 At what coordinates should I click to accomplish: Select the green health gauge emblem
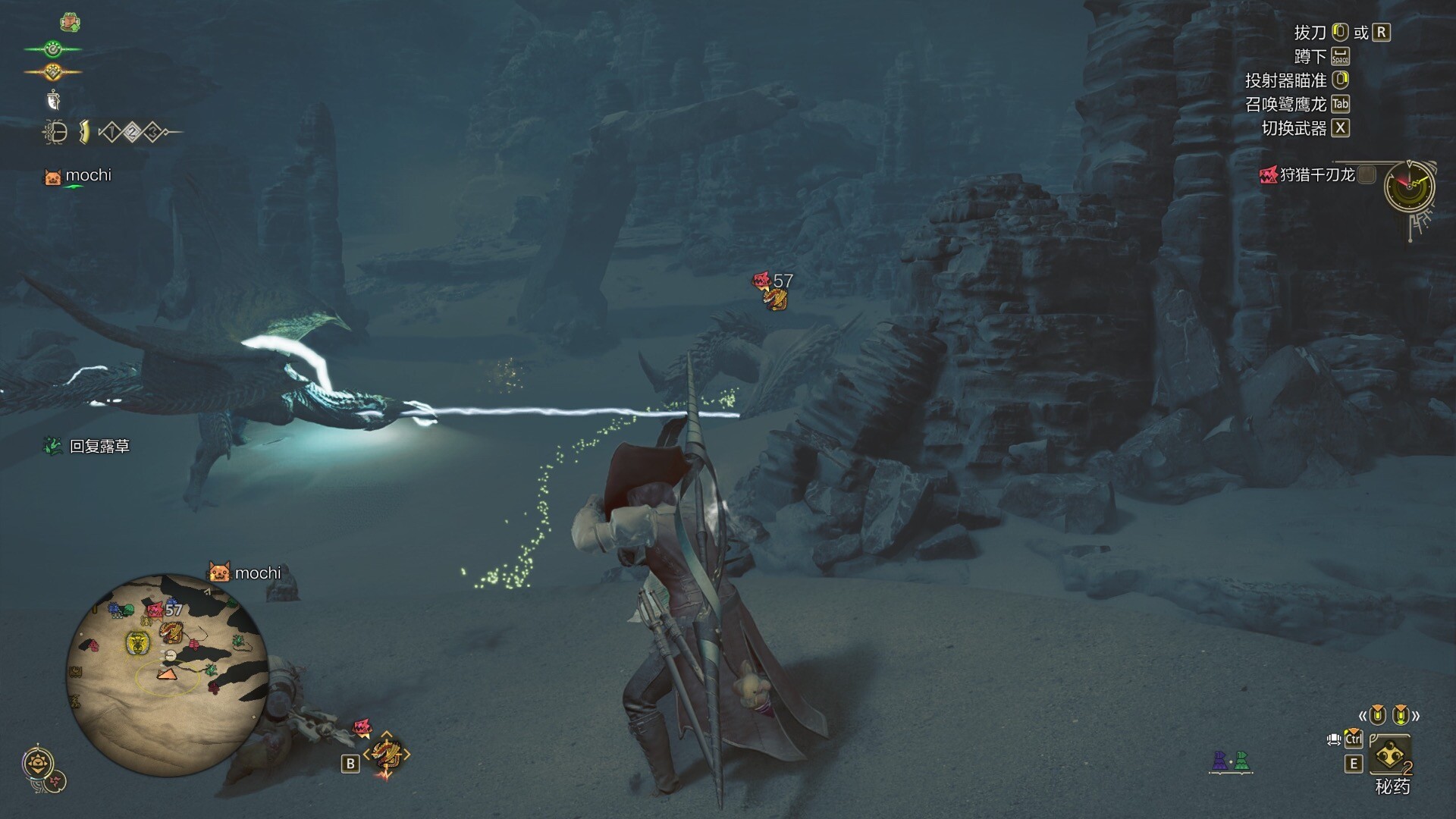[x=52, y=50]
